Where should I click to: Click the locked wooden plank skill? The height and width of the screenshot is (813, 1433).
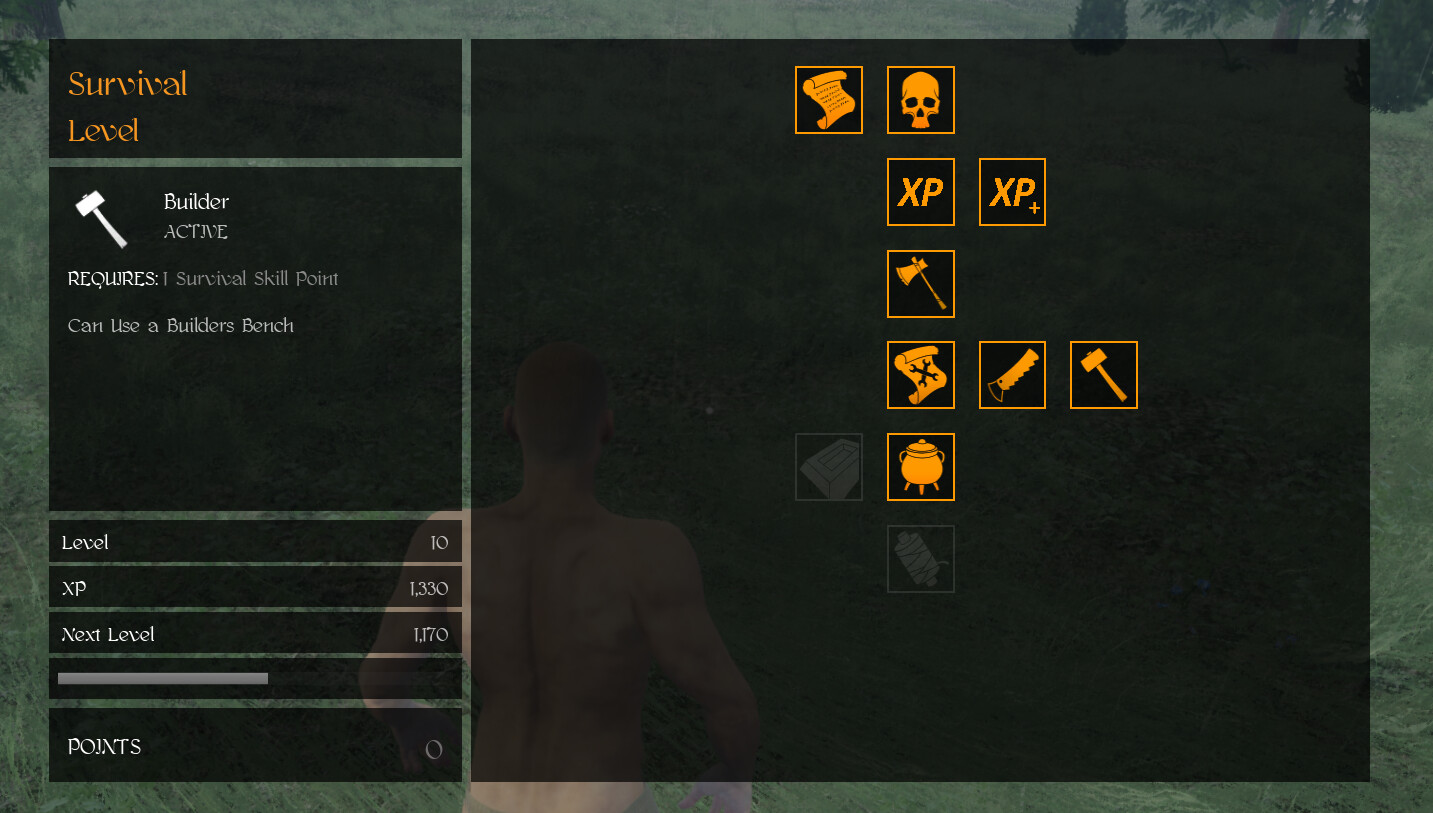pyautogui.click(x=828, y=467)
